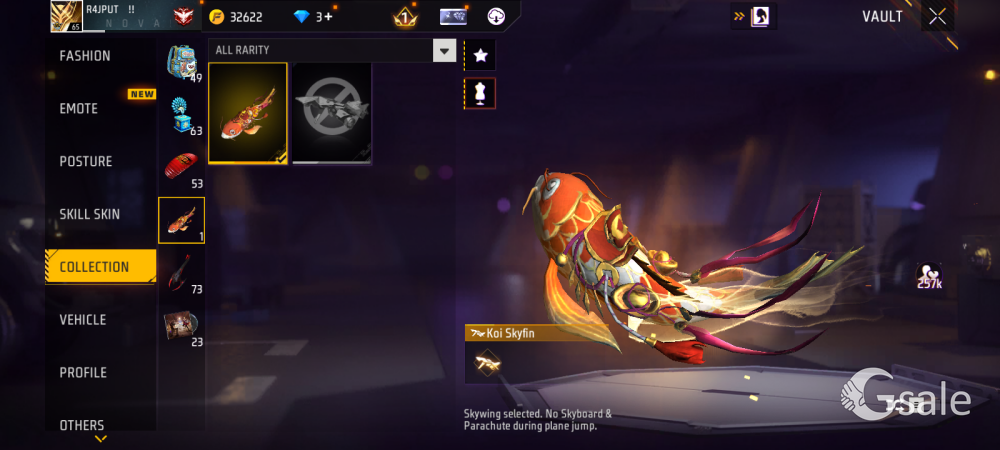This screenshot has height=450, width=1000.
Task: Open the music disc category icon
Action: (x=181, y=327)
